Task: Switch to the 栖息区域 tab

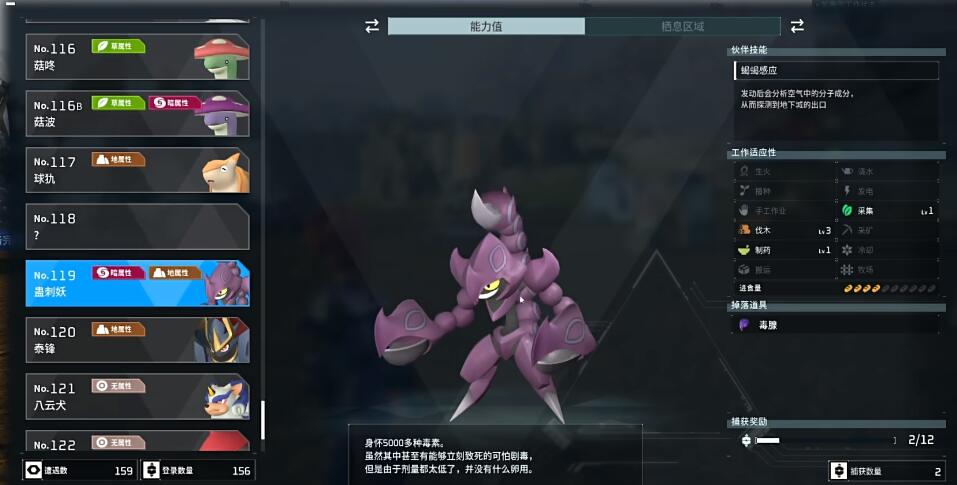Action: [x=682, y=26]
